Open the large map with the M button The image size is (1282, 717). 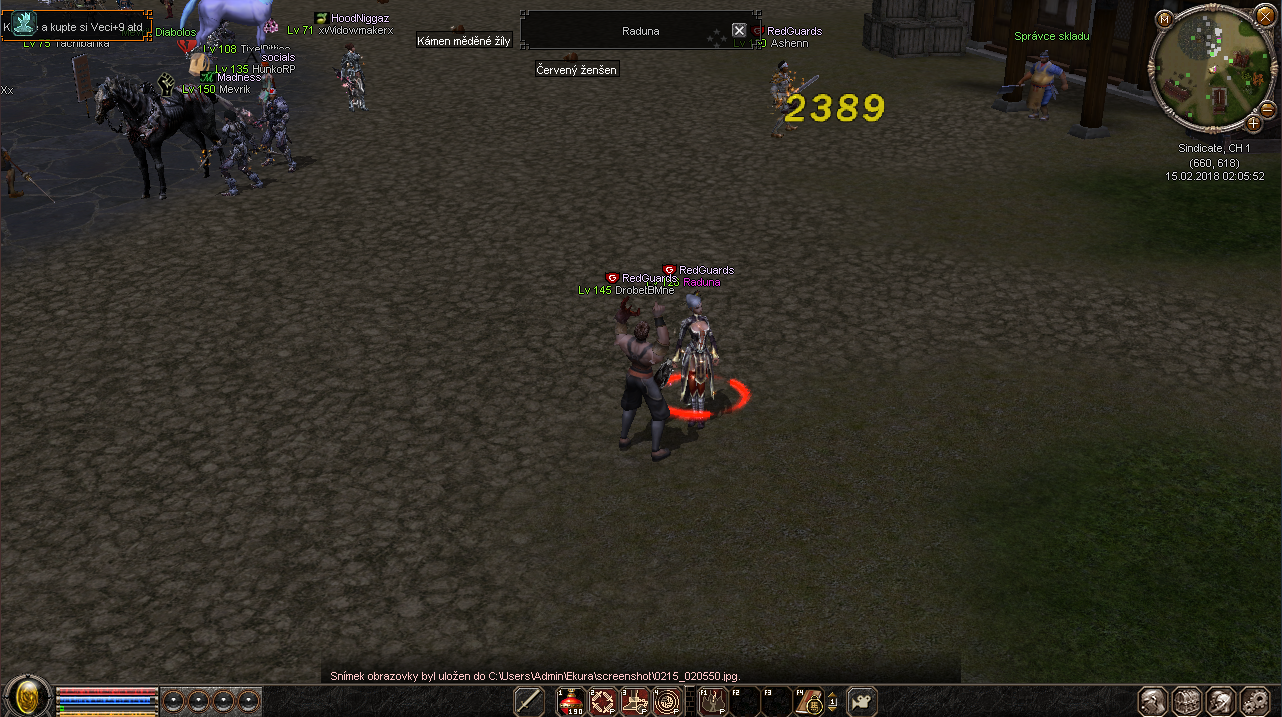1165,19
